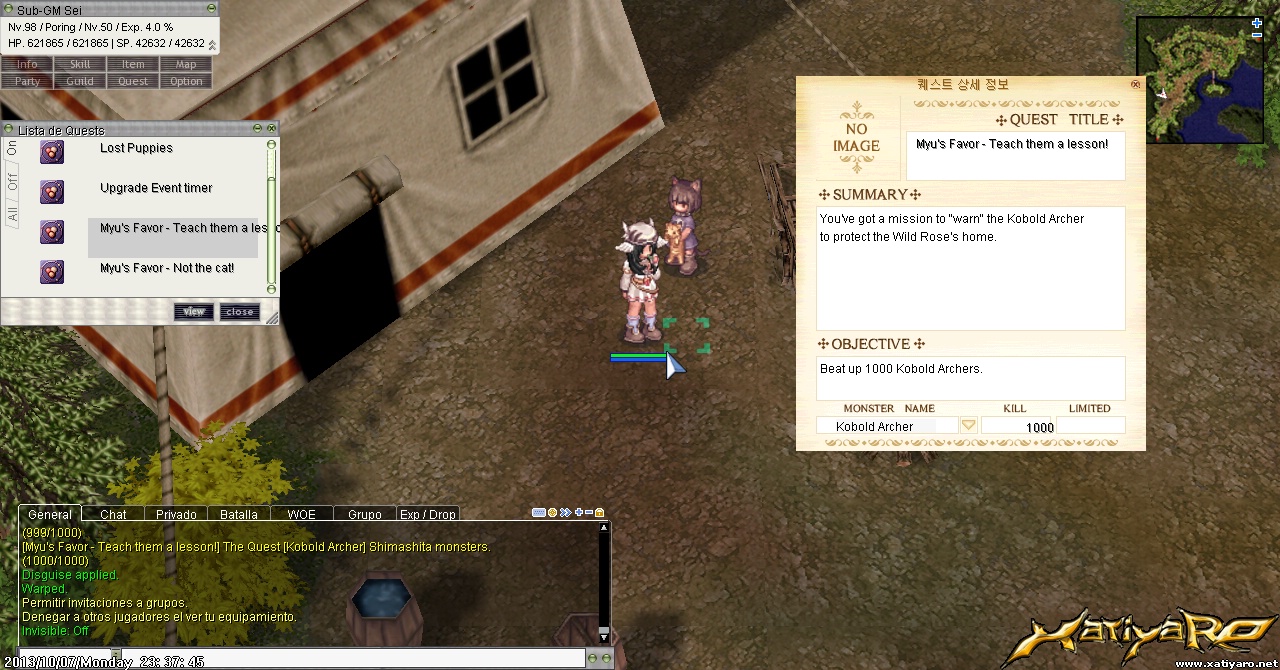This screenshot has height=670, width=1280.
Task: Click the close button in quest list
Action: point(240,312)
